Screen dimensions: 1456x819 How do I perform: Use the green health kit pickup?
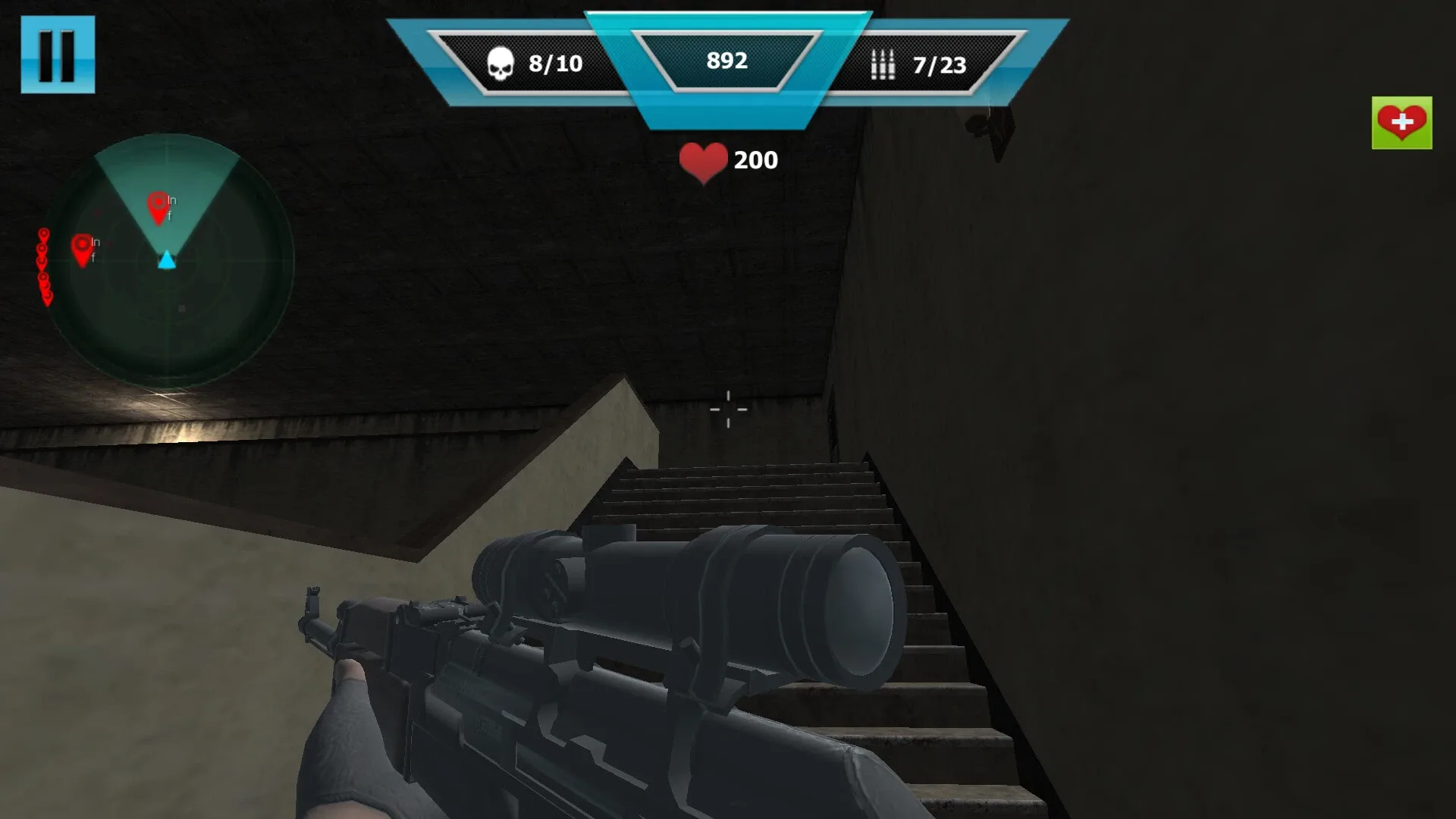point(1401,122)
